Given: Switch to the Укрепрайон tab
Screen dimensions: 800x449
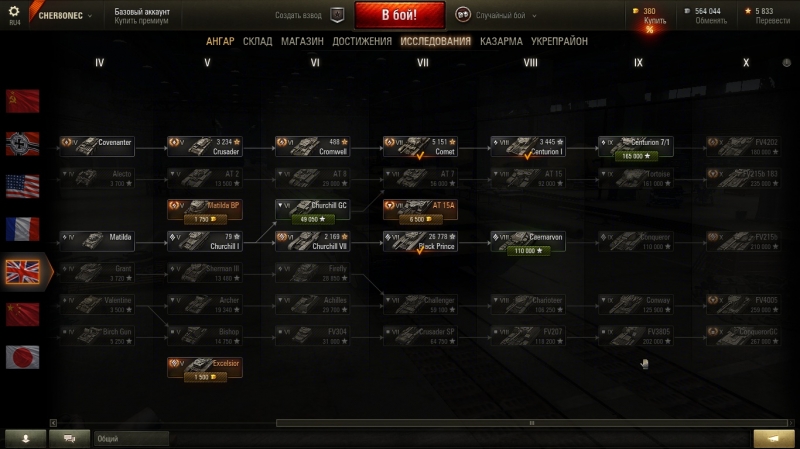Looking at the screenshot, I should (560, 42).
